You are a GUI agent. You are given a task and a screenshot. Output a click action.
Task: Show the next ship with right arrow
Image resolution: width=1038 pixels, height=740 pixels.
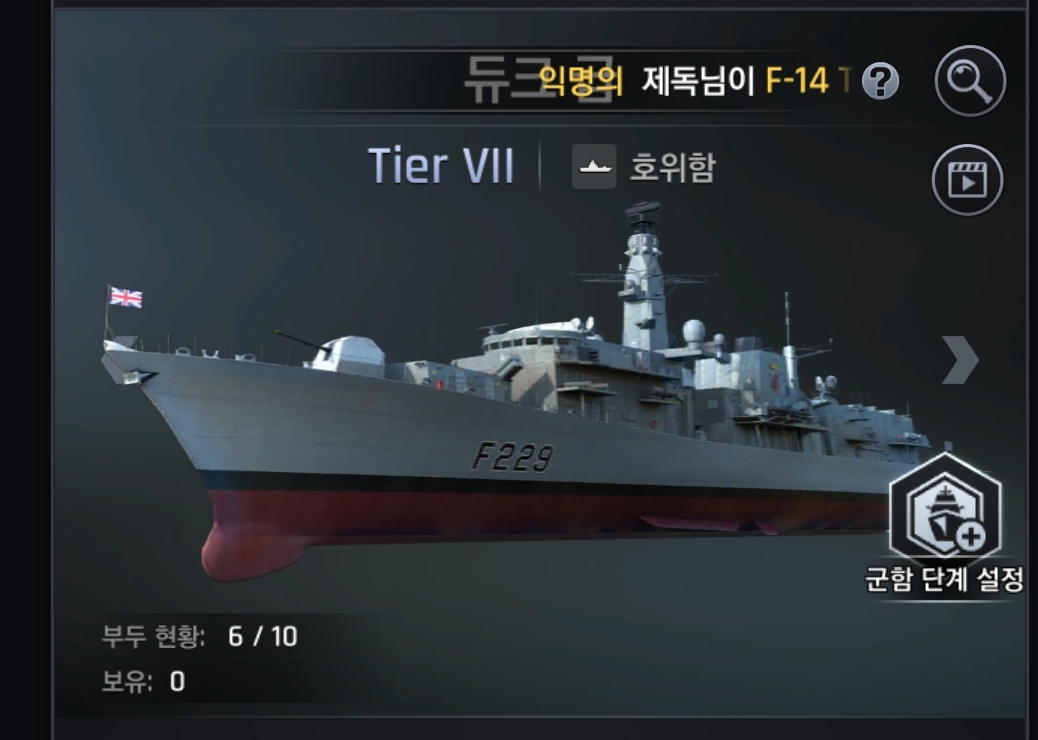959,360
